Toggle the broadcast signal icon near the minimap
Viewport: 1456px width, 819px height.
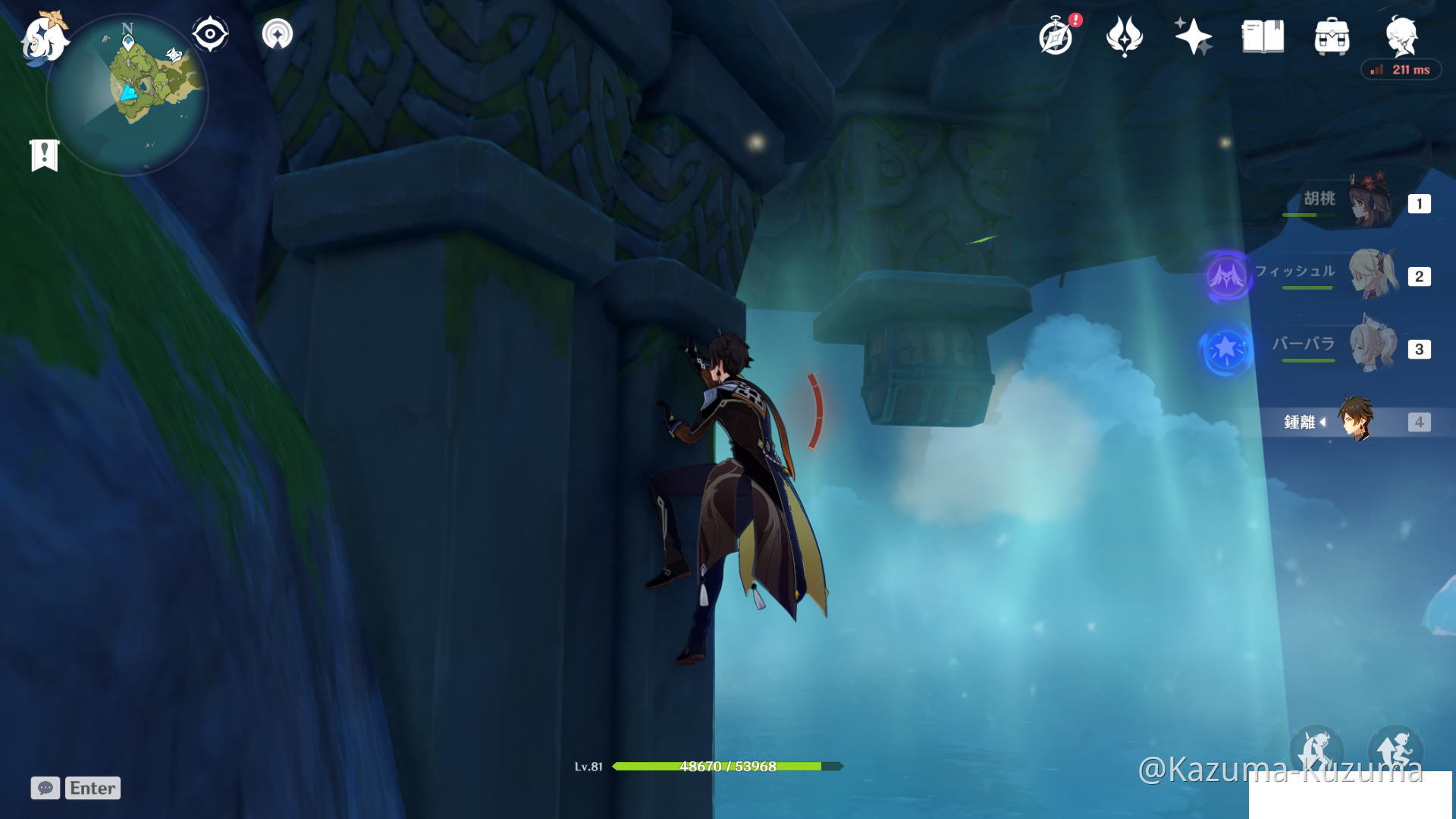[277, 33]
